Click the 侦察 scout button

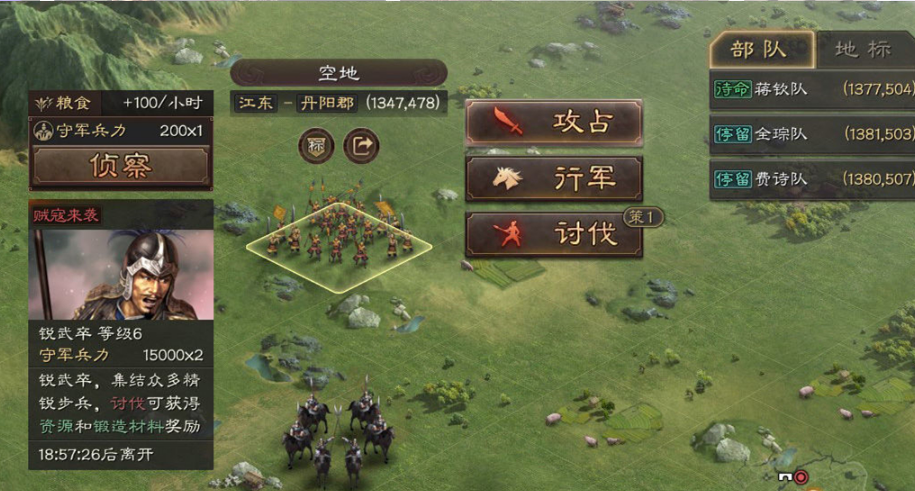121,166
